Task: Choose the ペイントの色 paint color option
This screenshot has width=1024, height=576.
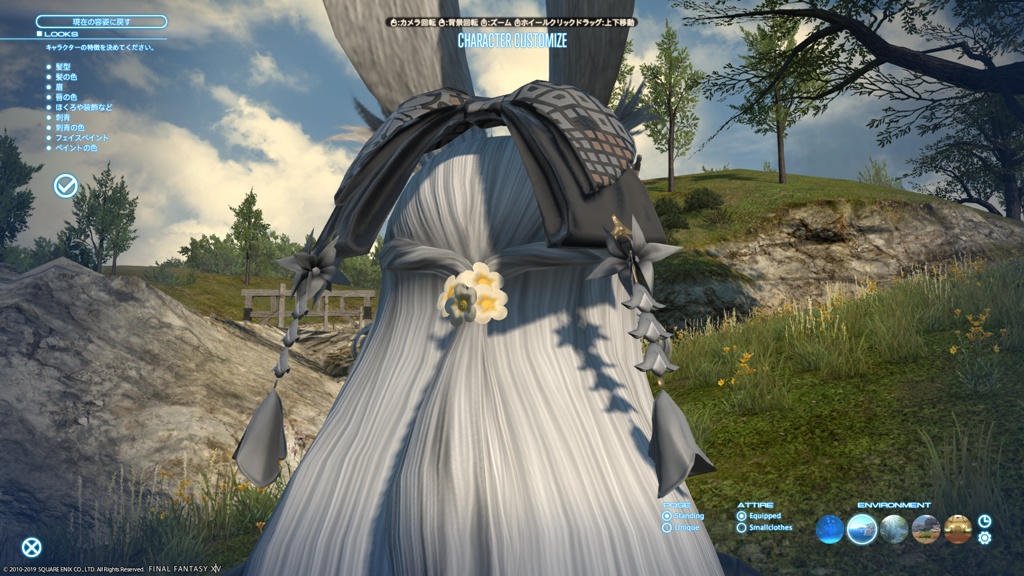Action: click(76, 147)
